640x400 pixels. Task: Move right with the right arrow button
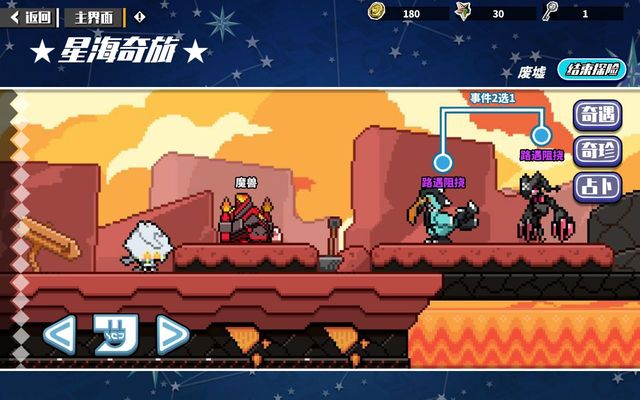point(172,334)
